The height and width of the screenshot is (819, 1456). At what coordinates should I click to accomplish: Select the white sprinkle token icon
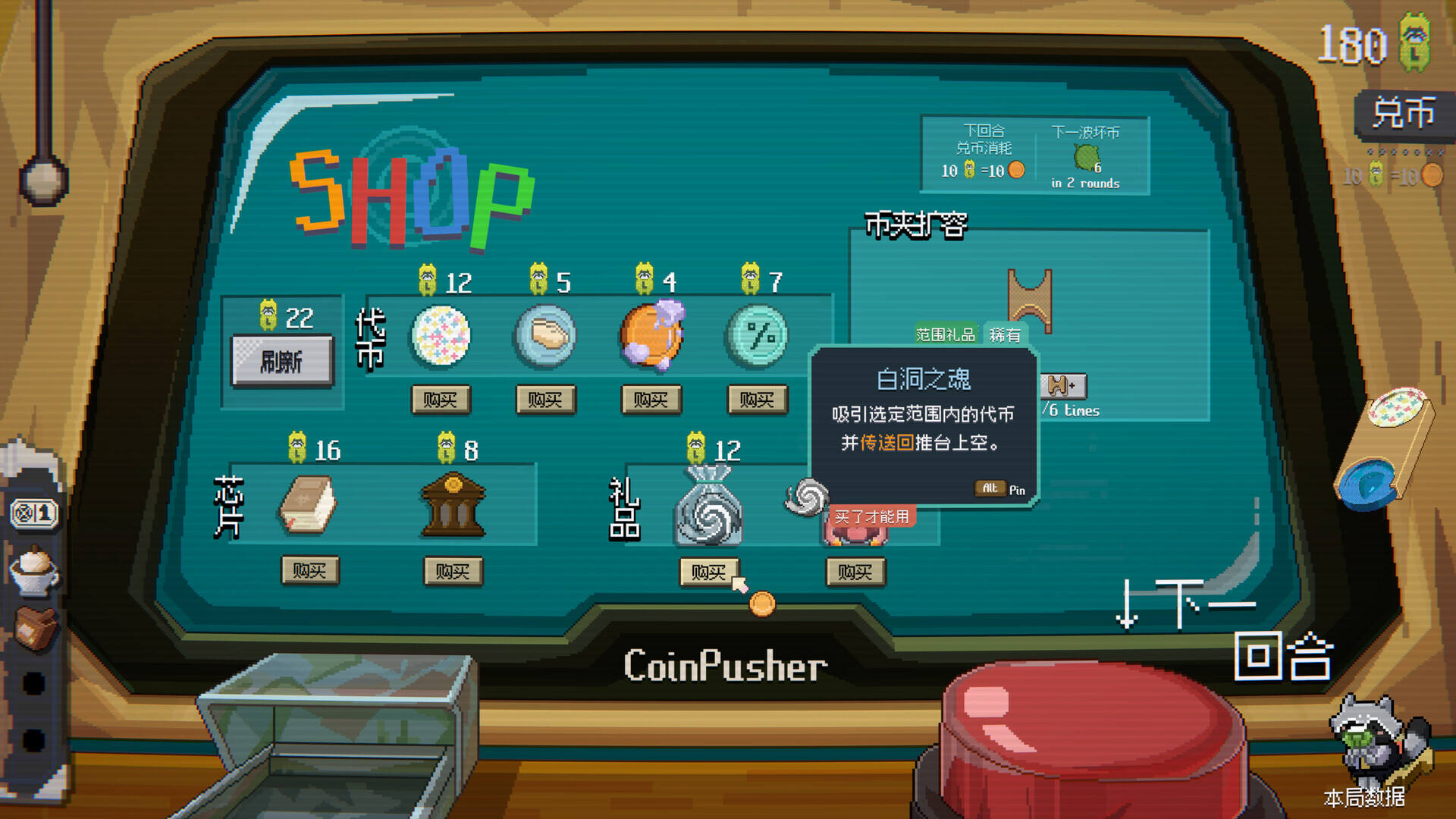(x=441, y=336)
